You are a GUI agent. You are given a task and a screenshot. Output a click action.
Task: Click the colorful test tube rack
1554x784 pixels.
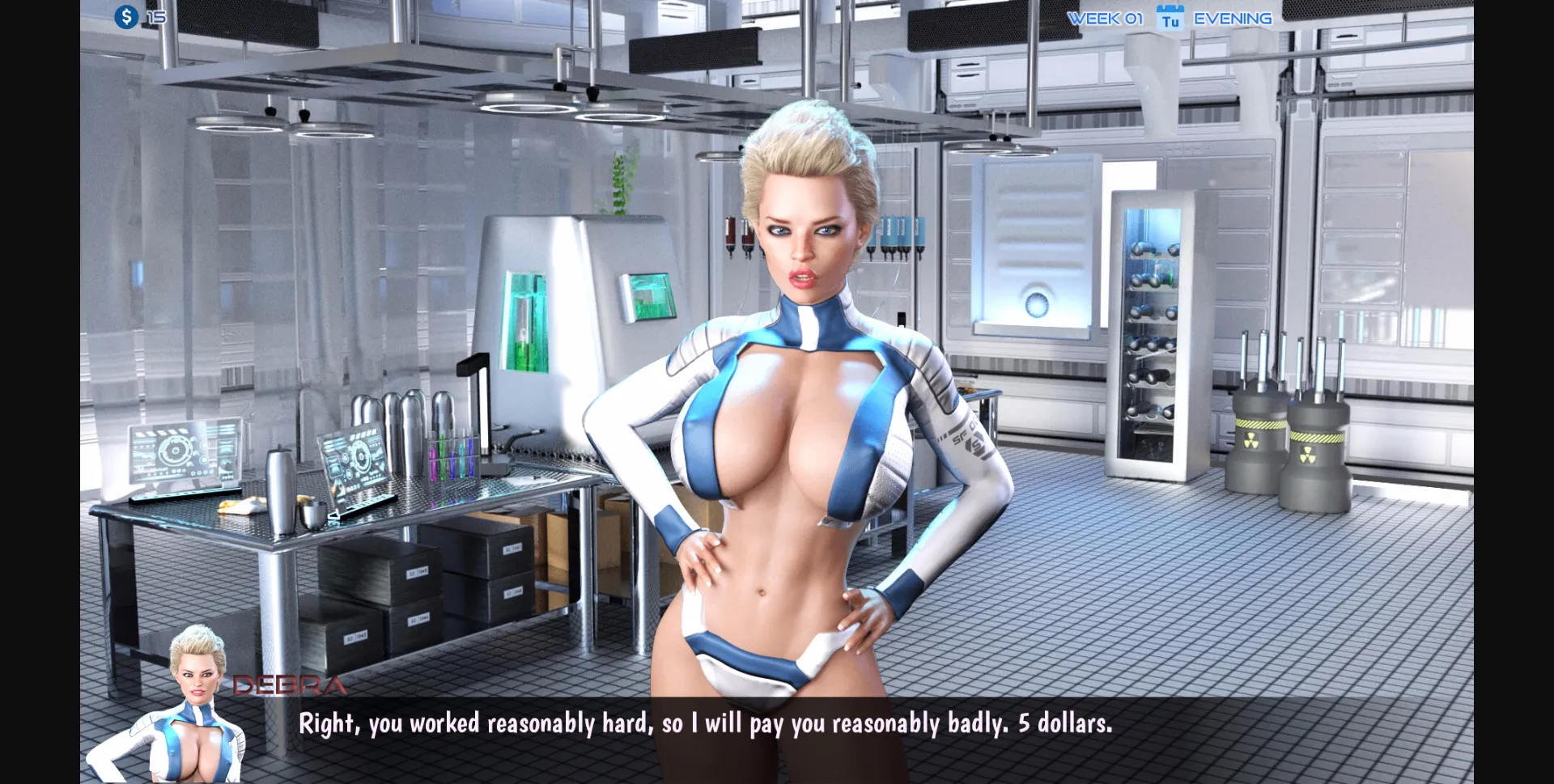(x=452, y=459)
